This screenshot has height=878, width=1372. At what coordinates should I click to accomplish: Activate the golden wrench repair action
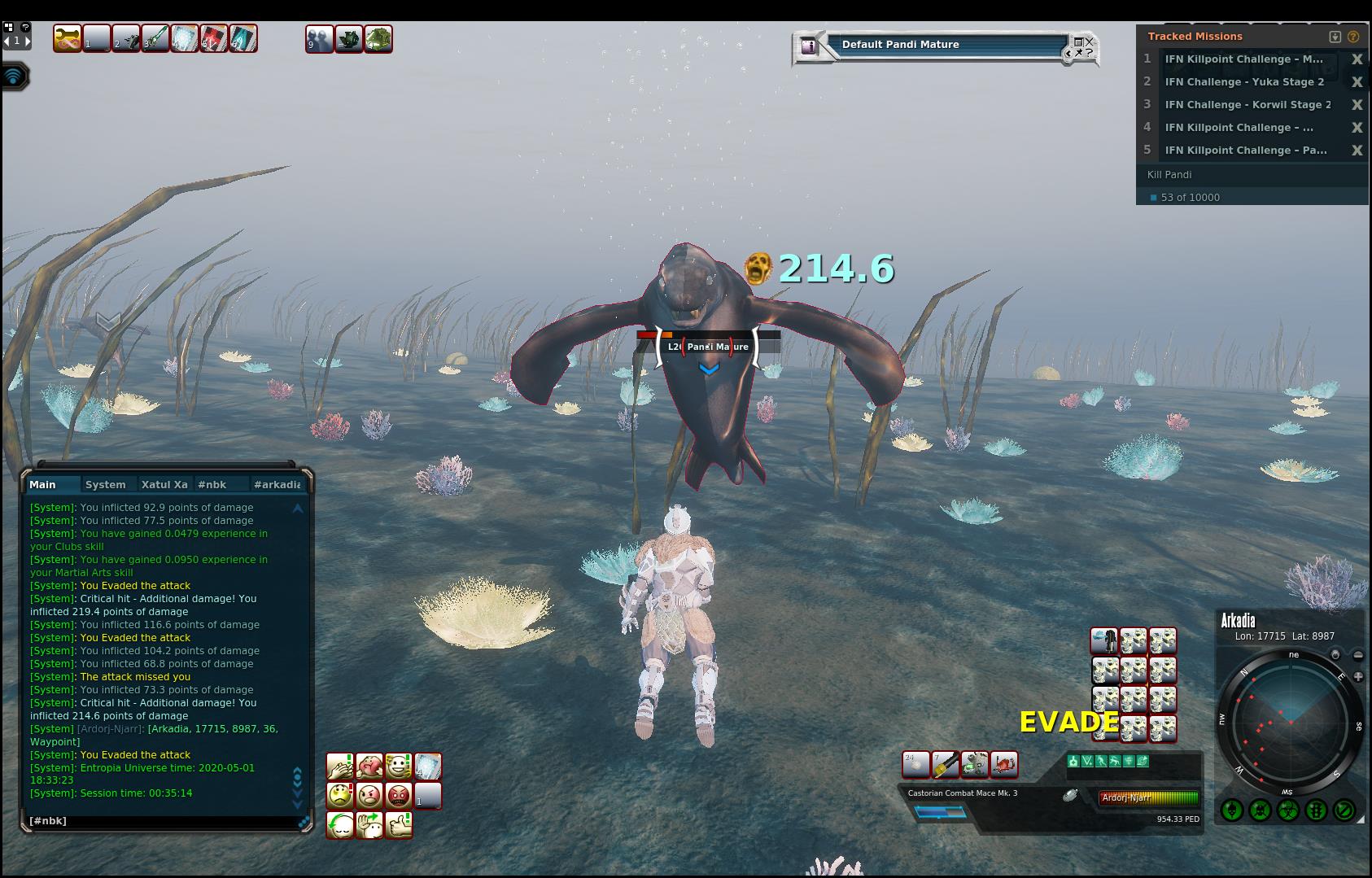click(68, 38)
